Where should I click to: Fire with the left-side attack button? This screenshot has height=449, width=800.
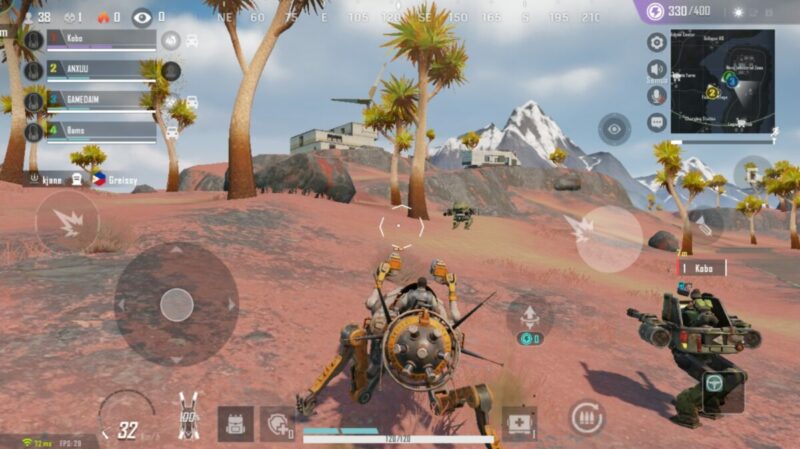68,222
